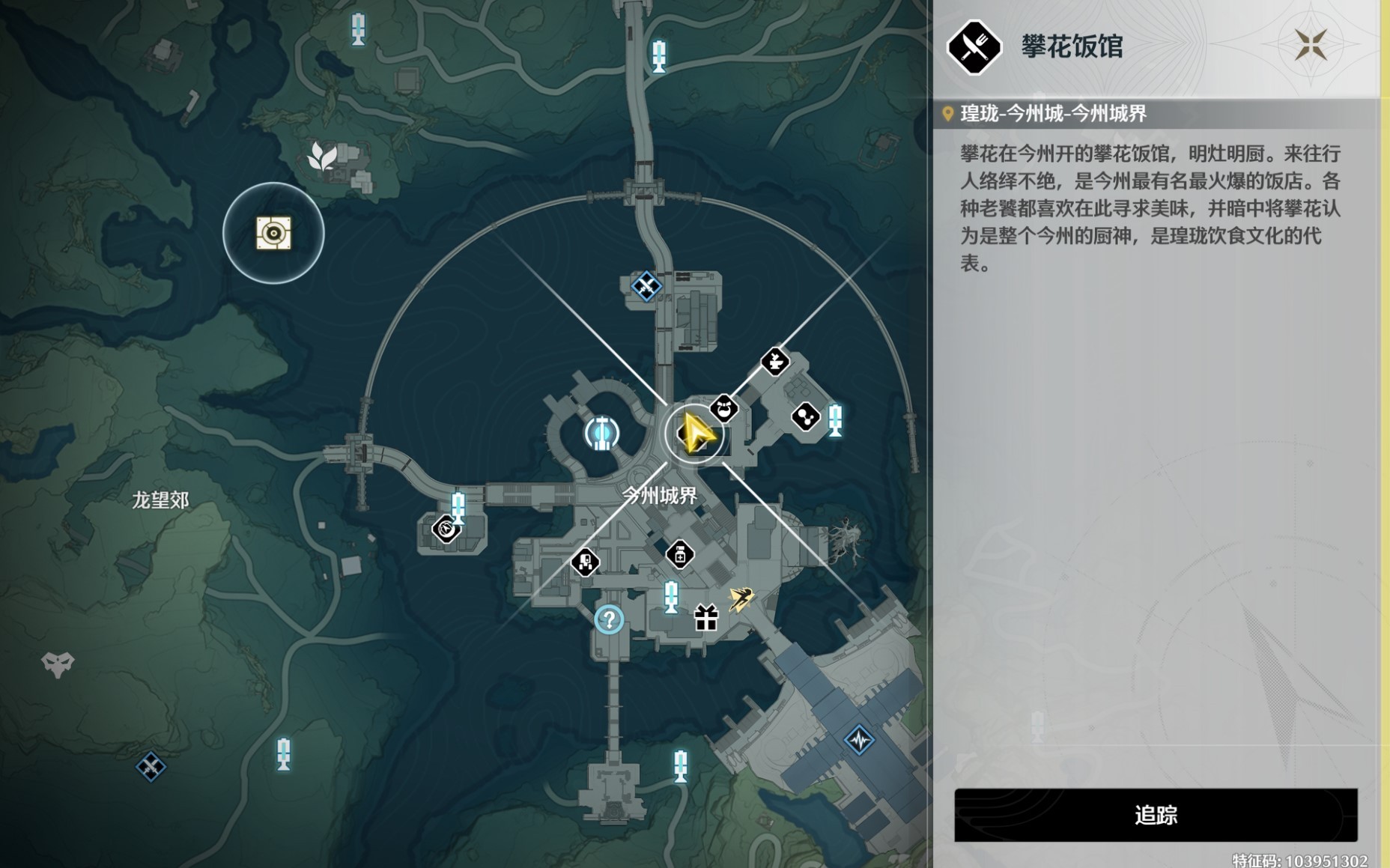This screenshot has height=868, width=1390.
Task: Select the skull marker near 龙望郊
Action: point(57,664)
